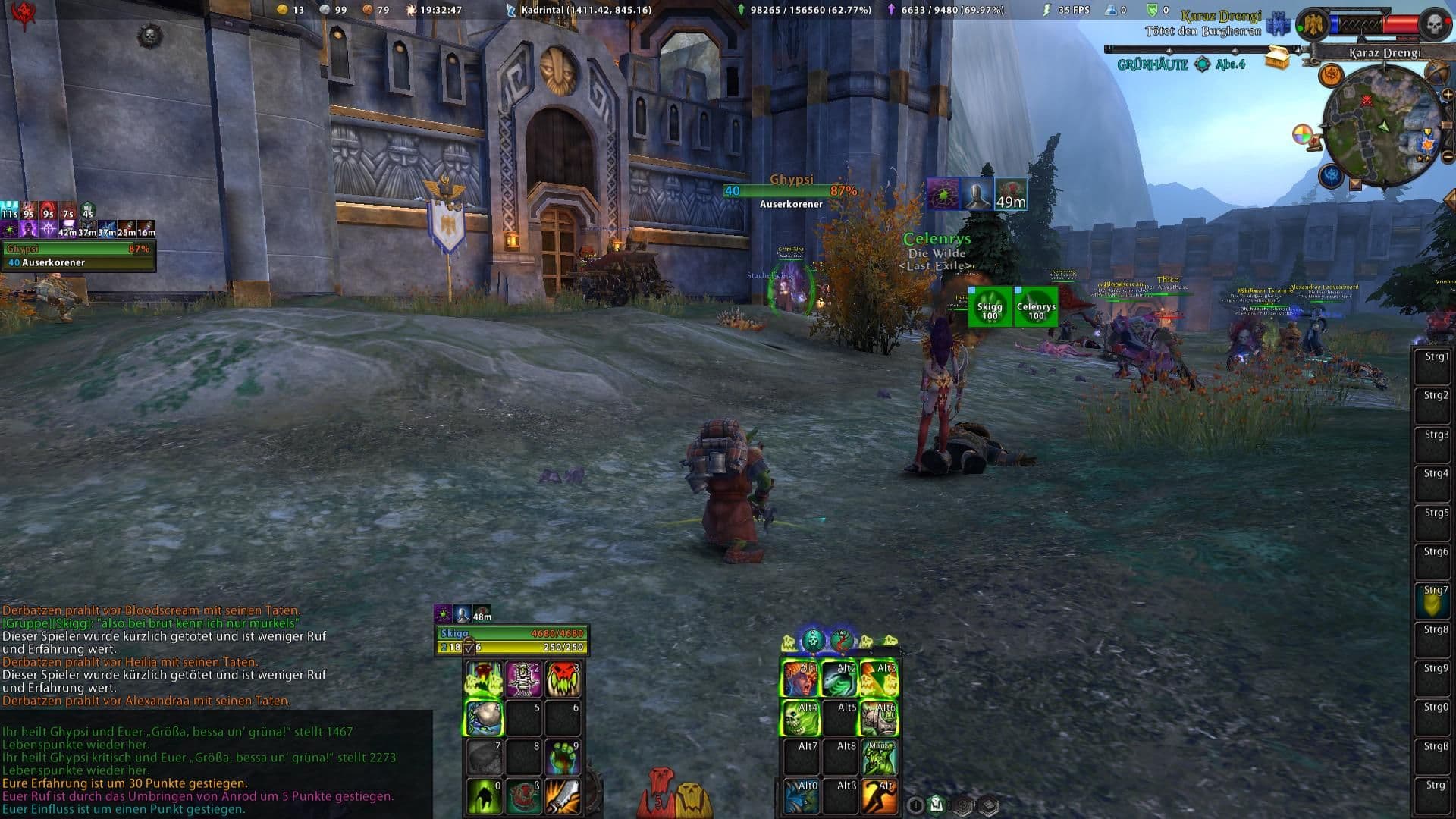The height and width of the screenshot is (819, 1456).
Task: Use the armored orc ability on Alt6
Action: click(x=879, y=717)
